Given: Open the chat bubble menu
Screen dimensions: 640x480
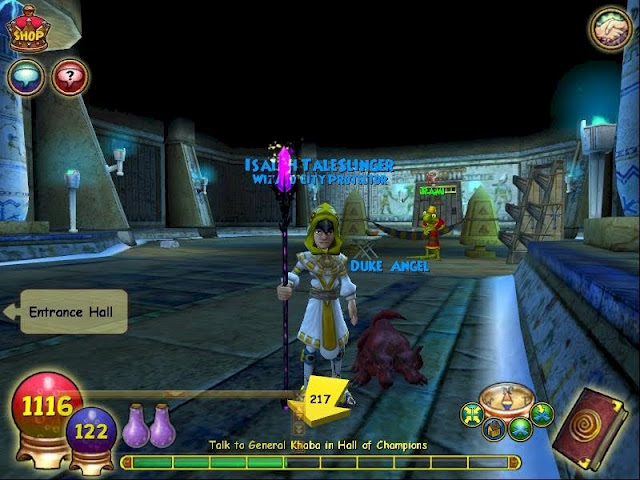Looking at the screenshot, I should point(25,77).
